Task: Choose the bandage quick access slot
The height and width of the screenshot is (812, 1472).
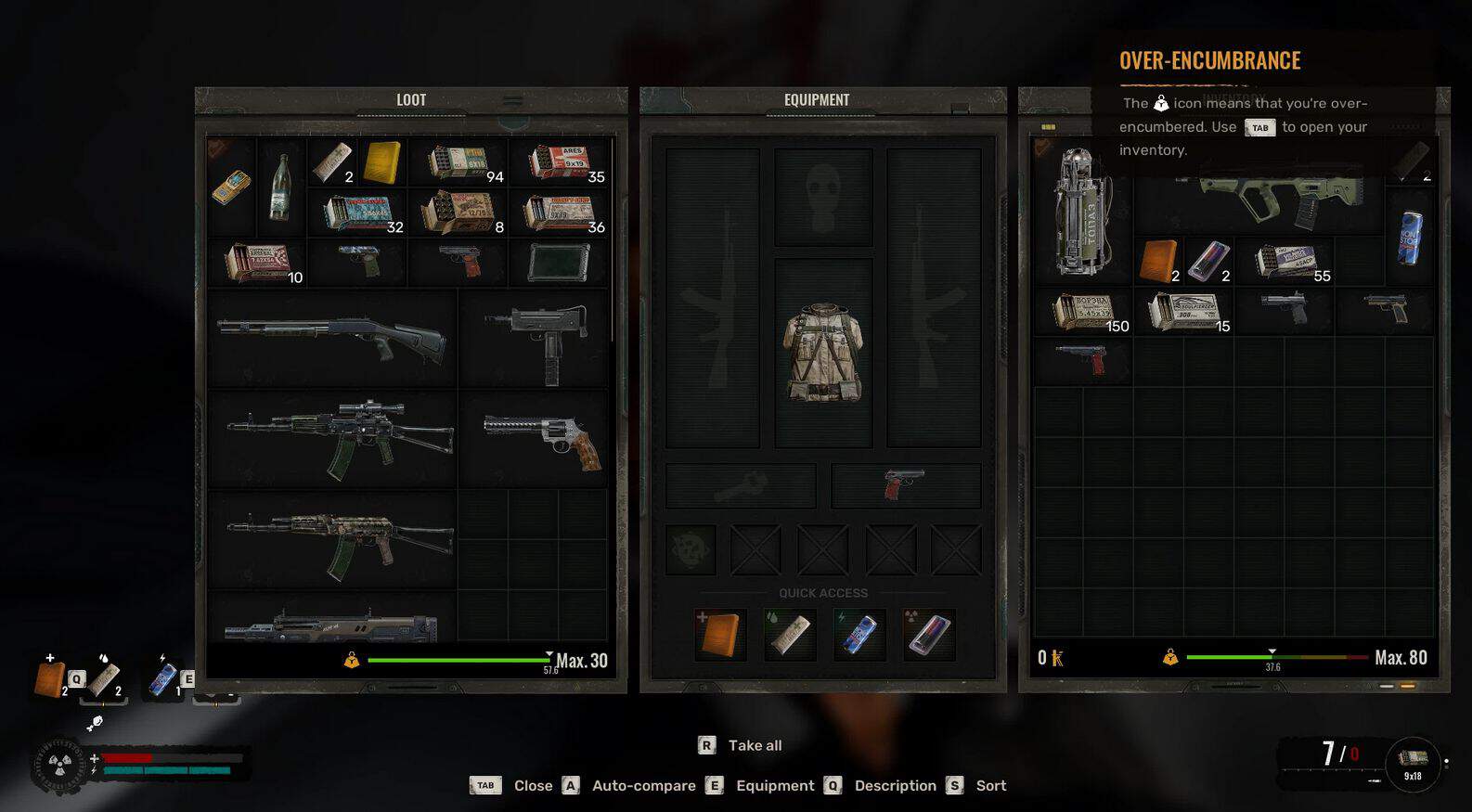Action: [x=790, y=634]
